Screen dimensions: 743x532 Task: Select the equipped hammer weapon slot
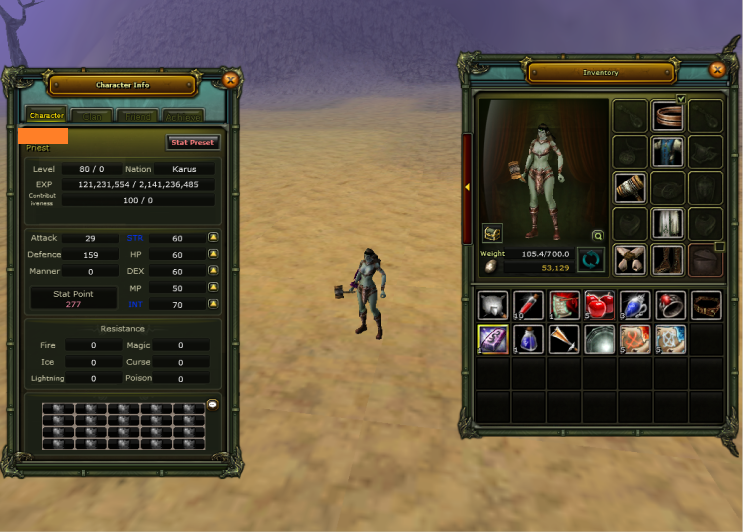coord(630,187)
